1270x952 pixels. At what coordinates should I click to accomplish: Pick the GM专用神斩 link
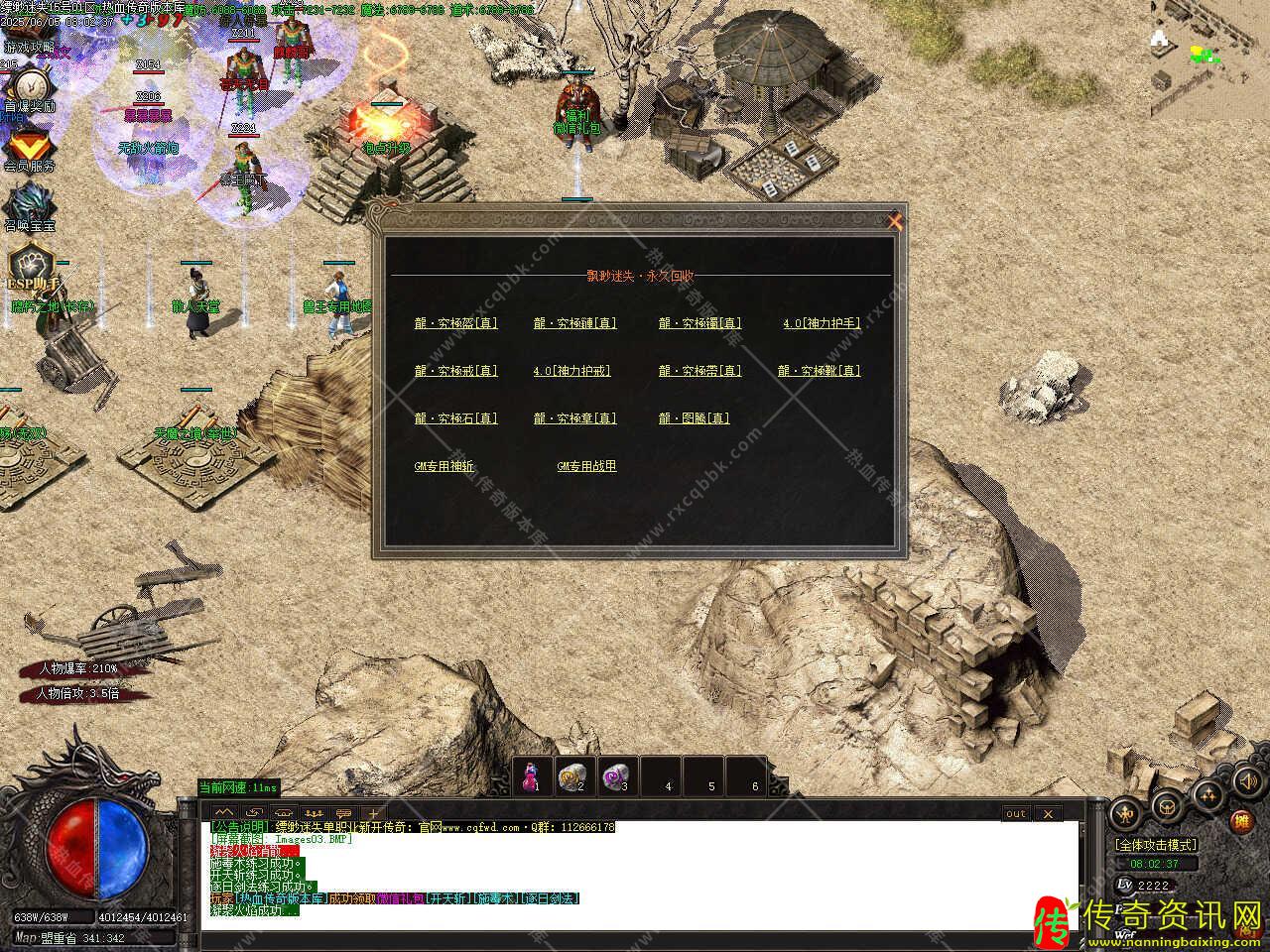(444, 466)
